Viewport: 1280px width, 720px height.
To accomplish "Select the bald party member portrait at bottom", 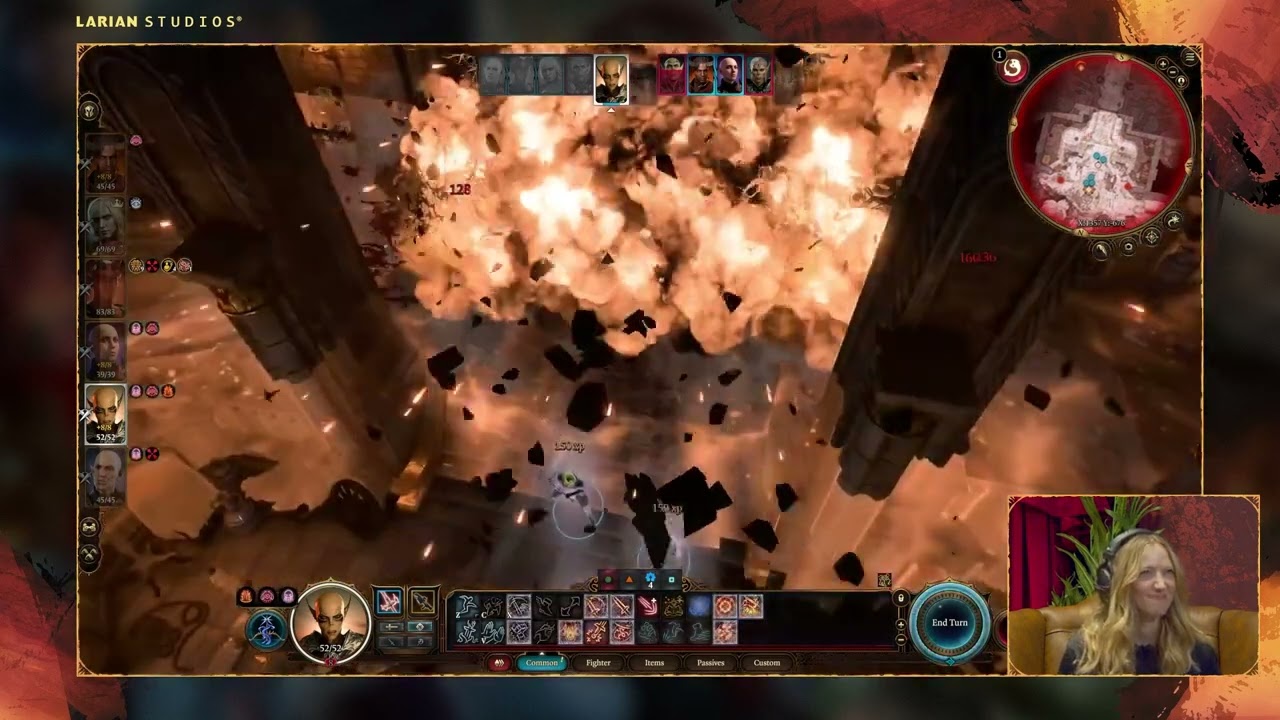I will [105, 474].
